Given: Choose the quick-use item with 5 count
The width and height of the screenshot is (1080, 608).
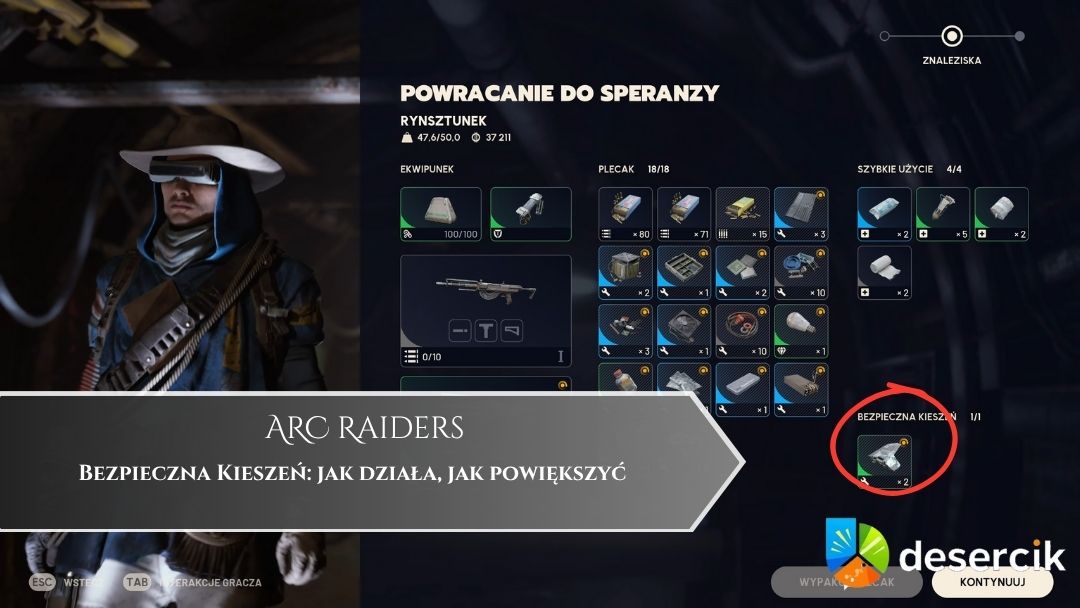Looking at the screenshot, I should click(943, 214).
